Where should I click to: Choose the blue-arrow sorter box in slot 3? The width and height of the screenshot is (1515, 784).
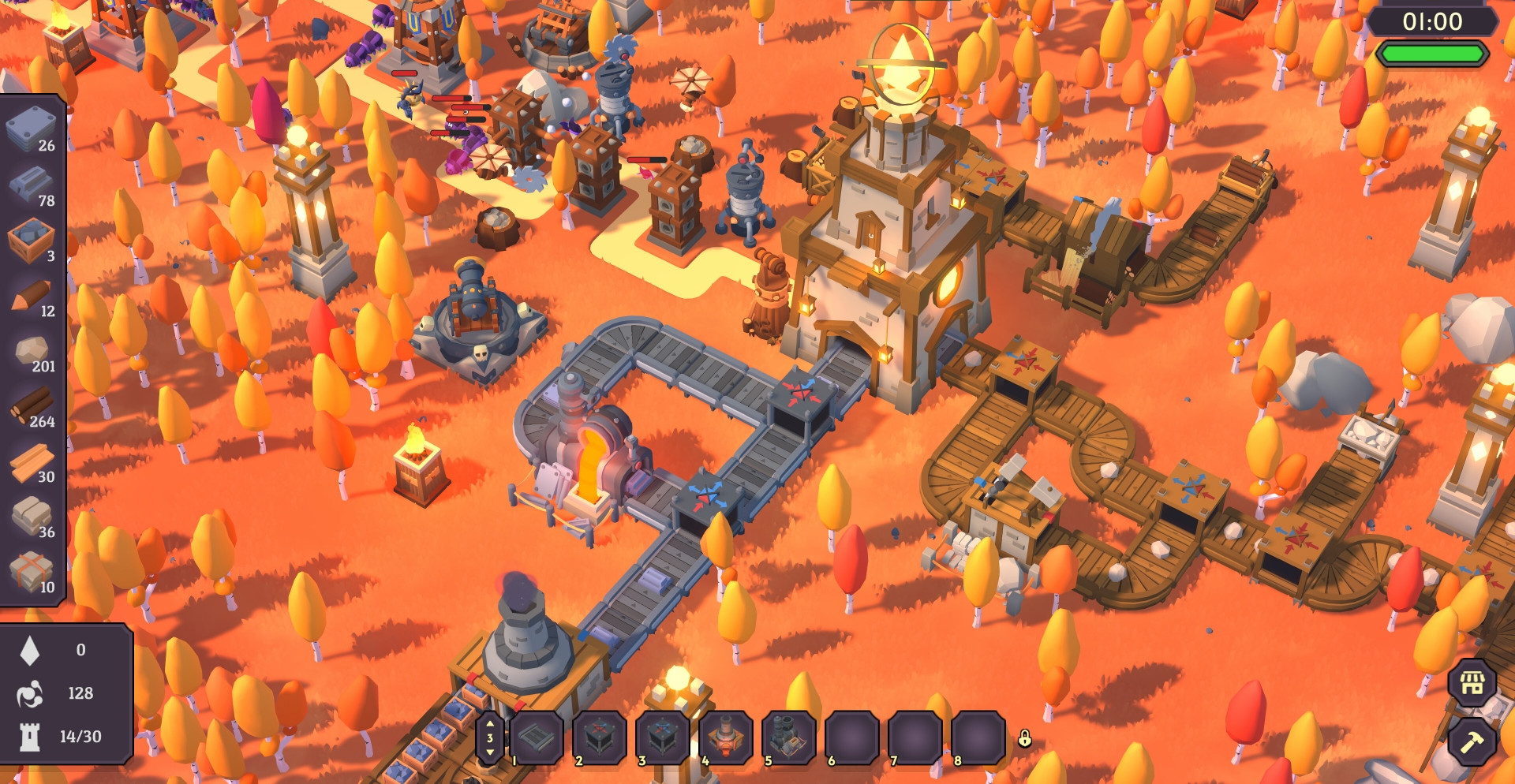(x=663, y=738)
